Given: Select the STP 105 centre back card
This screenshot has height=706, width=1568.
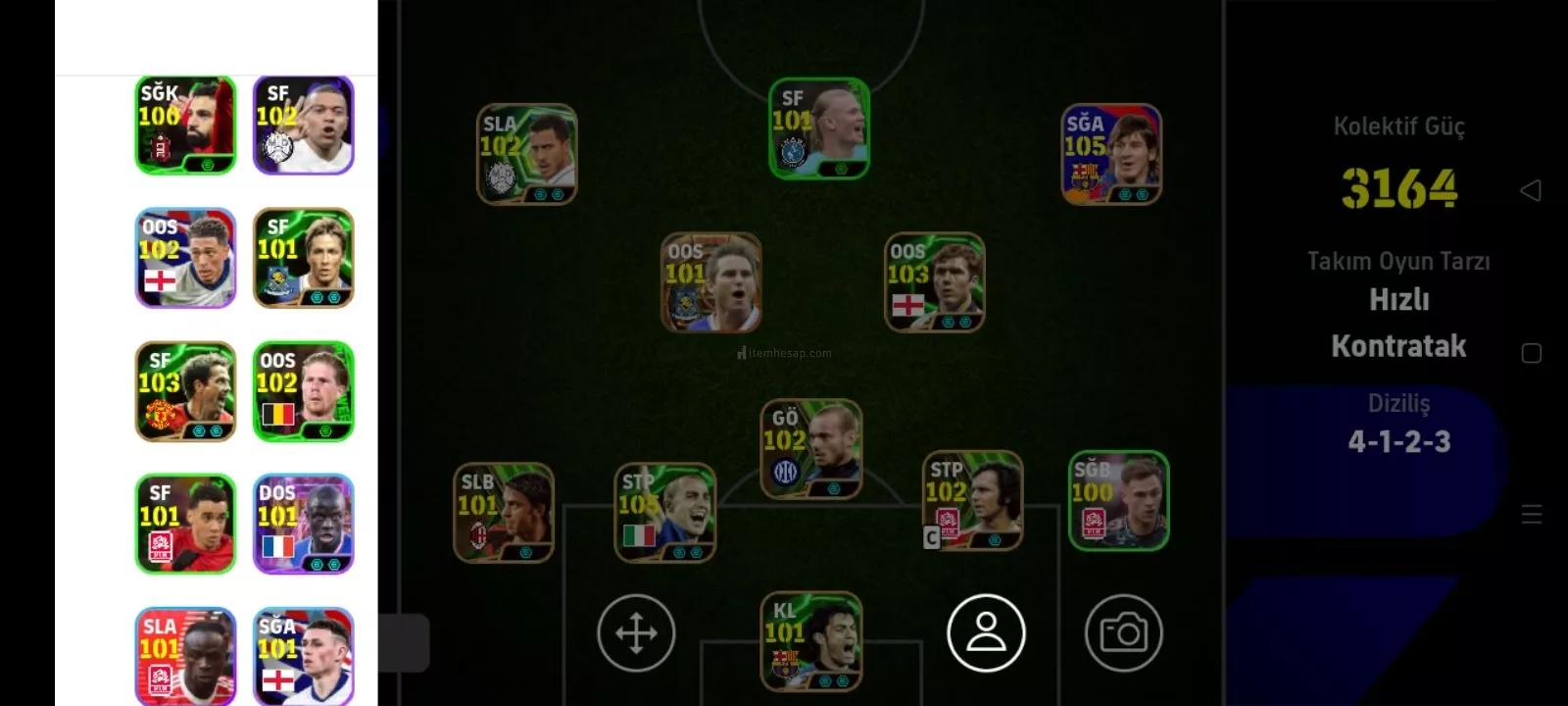Looking at the screenshot, I should click(x=664, y=513).
